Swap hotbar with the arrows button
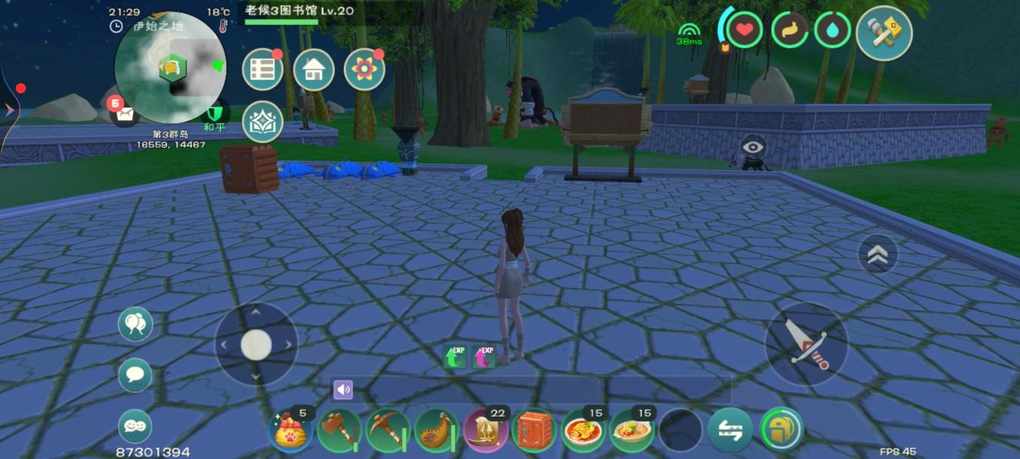The width and height of the screenshot is (1020, 459). click(730, 431)
